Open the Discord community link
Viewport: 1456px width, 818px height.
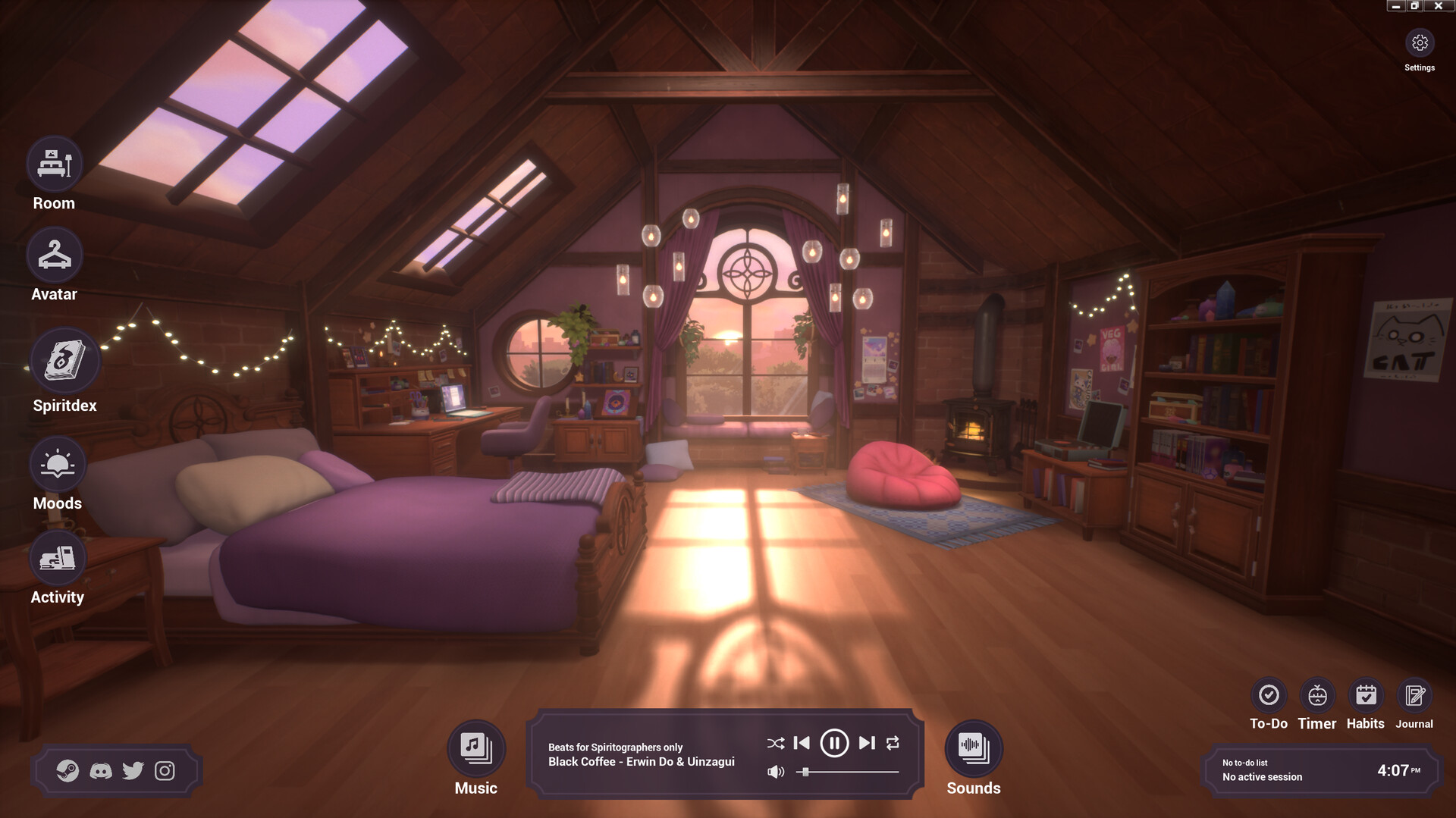point(102,771)
